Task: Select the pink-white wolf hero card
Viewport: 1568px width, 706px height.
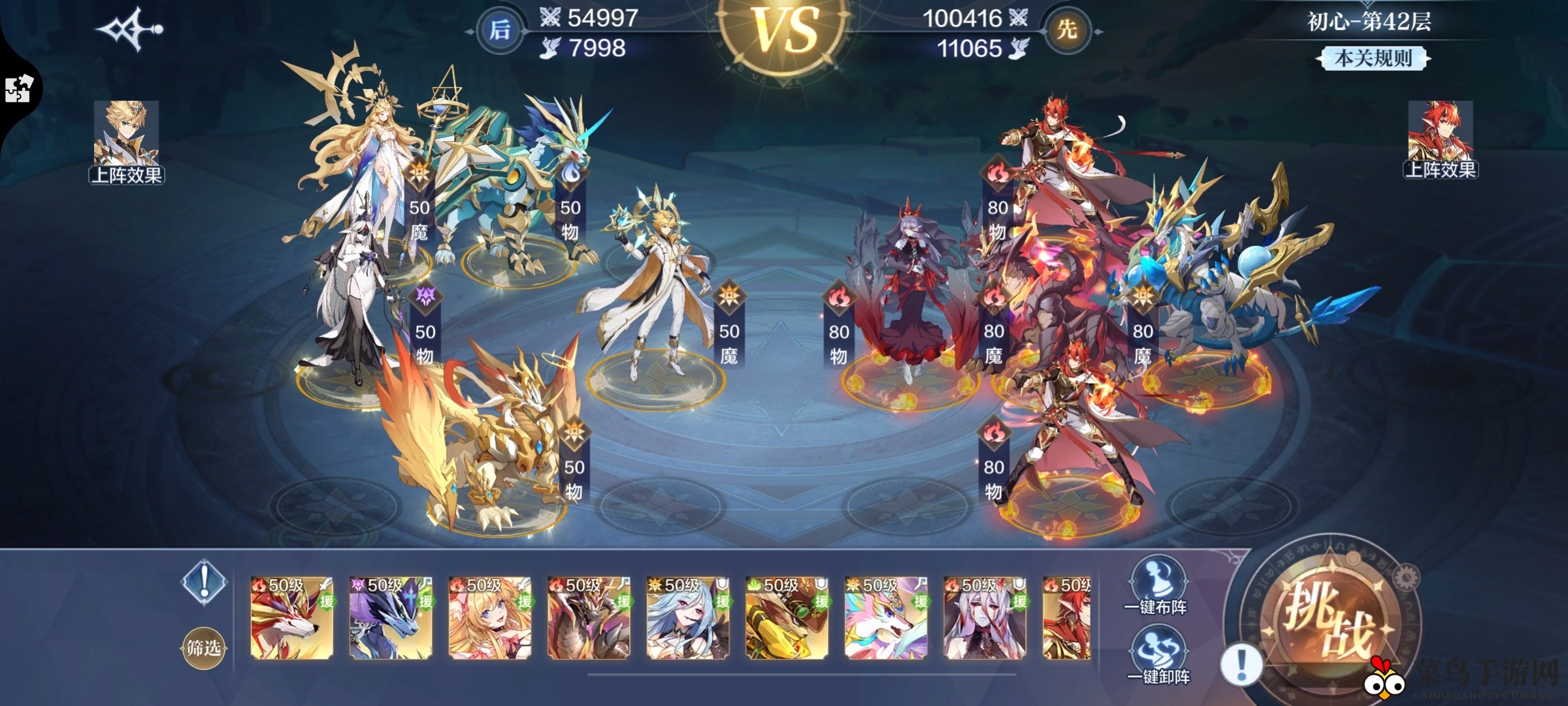Action: (886, 618)
